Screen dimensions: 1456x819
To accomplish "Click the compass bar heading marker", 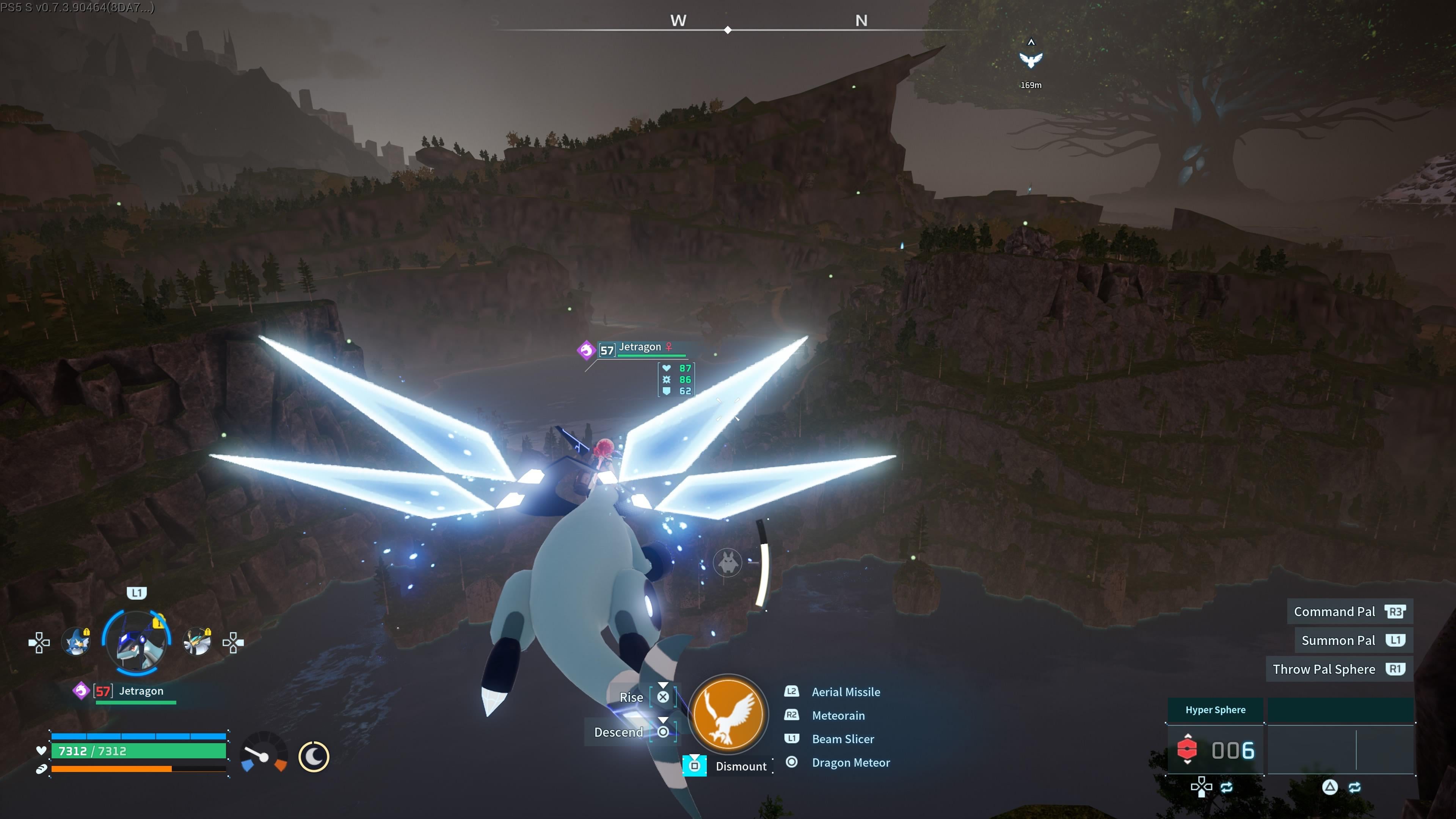I will [x=728, y=30].
